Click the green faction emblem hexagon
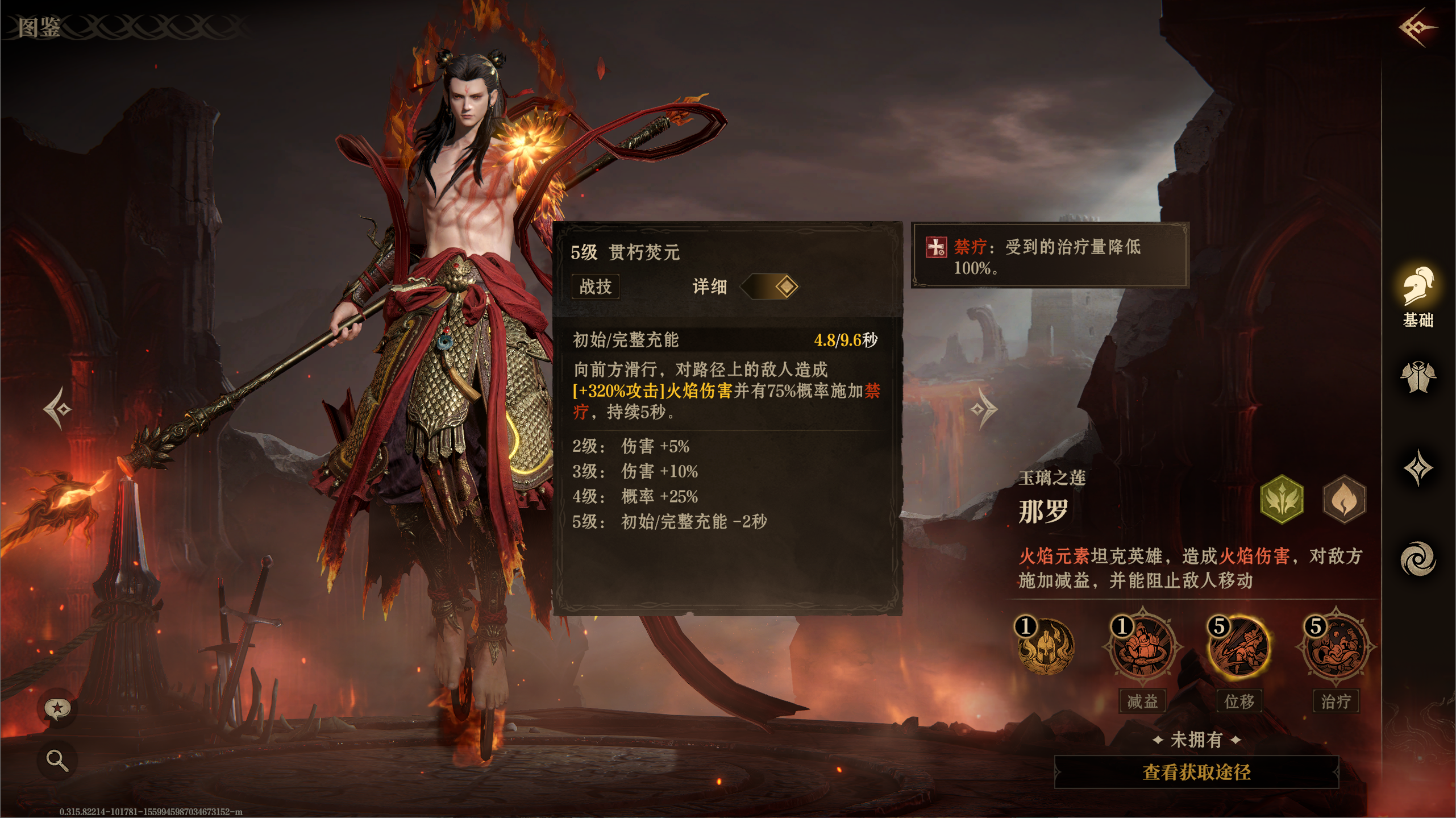The image size is (1456, 818). click(1282, 499)
